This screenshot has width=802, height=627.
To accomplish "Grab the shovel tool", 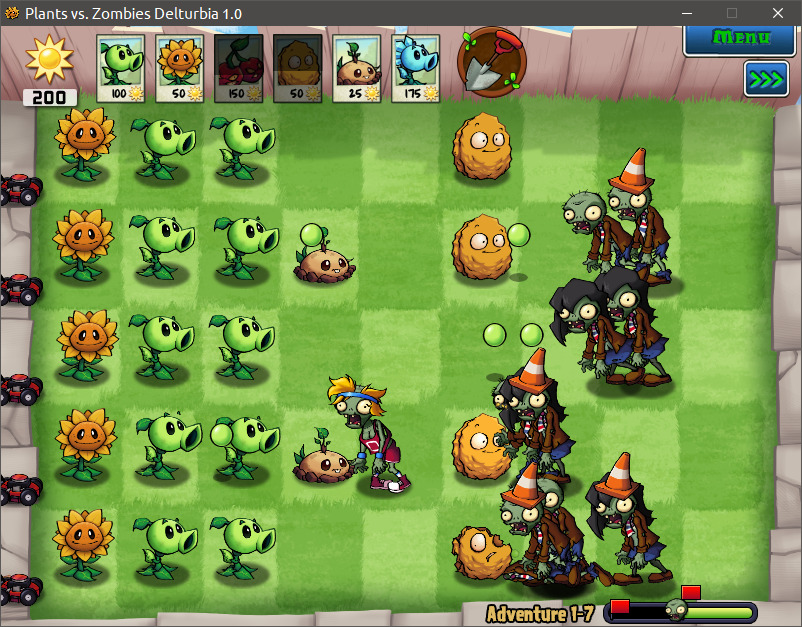I will (492, 60).
